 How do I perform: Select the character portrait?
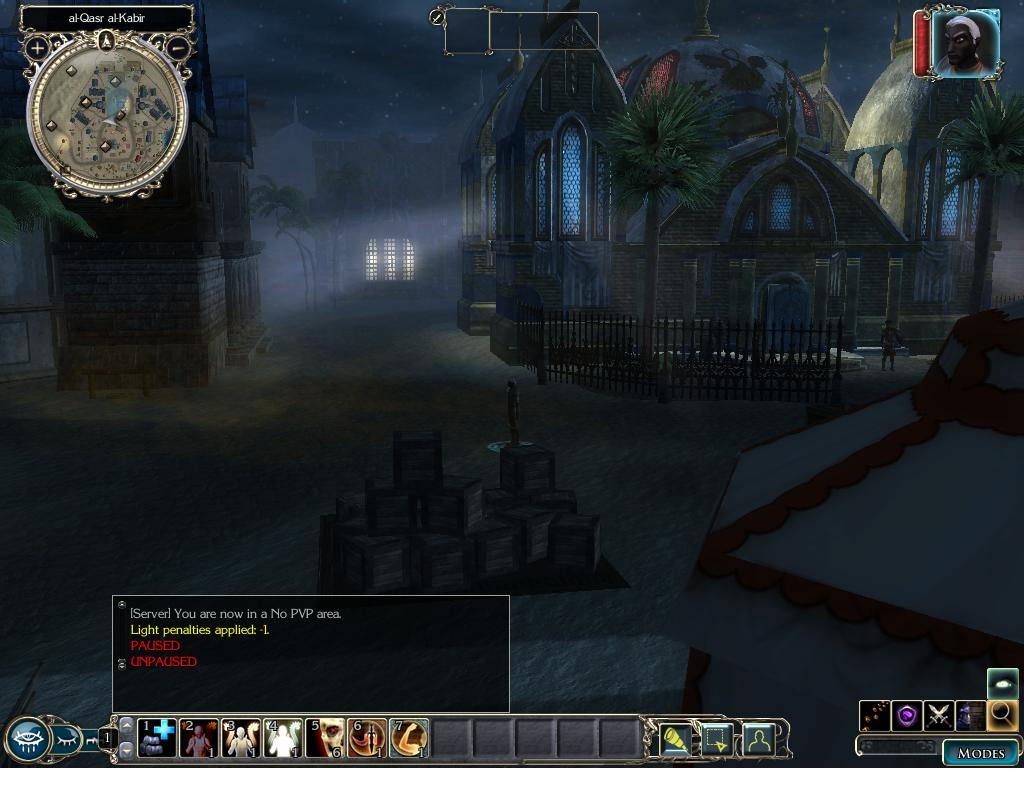click(x=965, y=44)
